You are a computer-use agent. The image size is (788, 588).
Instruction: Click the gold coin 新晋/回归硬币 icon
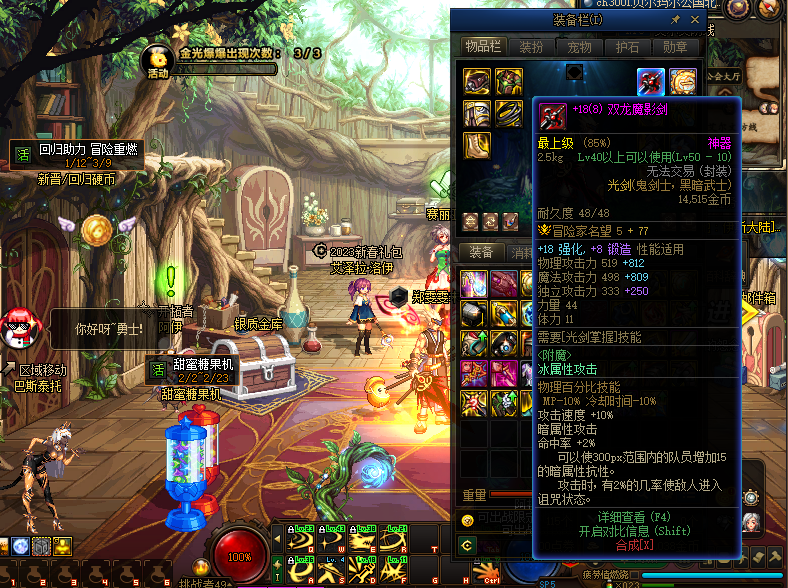coord(96,229)
